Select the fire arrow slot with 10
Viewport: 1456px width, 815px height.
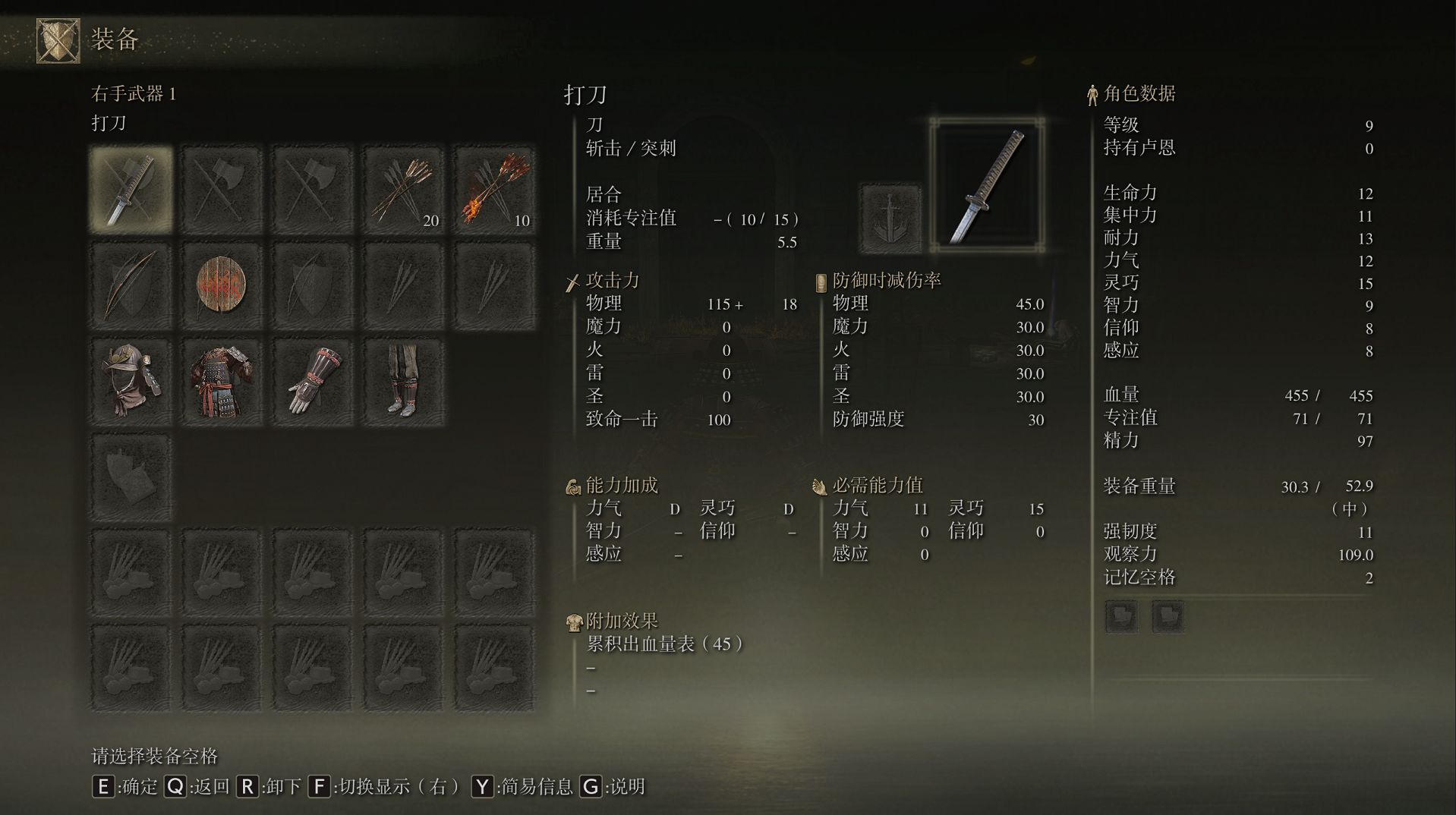pyautogui.click(x=494, y=188)
